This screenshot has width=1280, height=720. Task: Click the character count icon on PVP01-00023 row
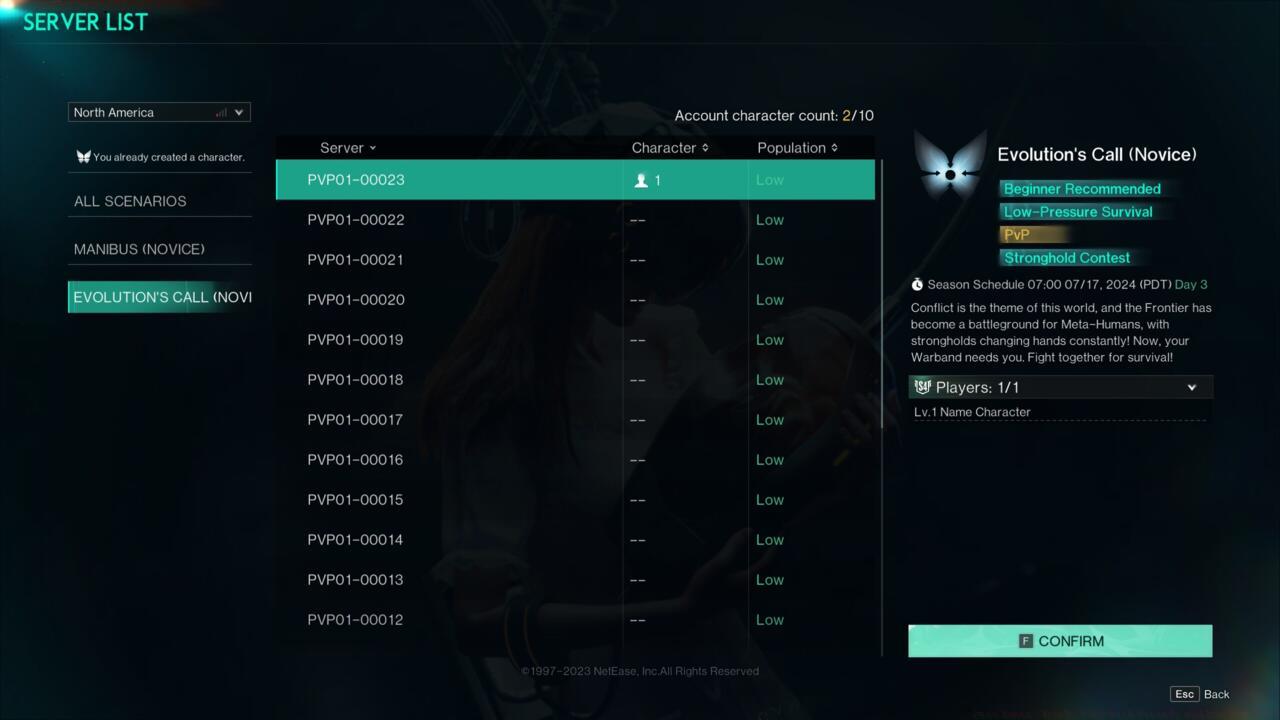pos(640,180)
